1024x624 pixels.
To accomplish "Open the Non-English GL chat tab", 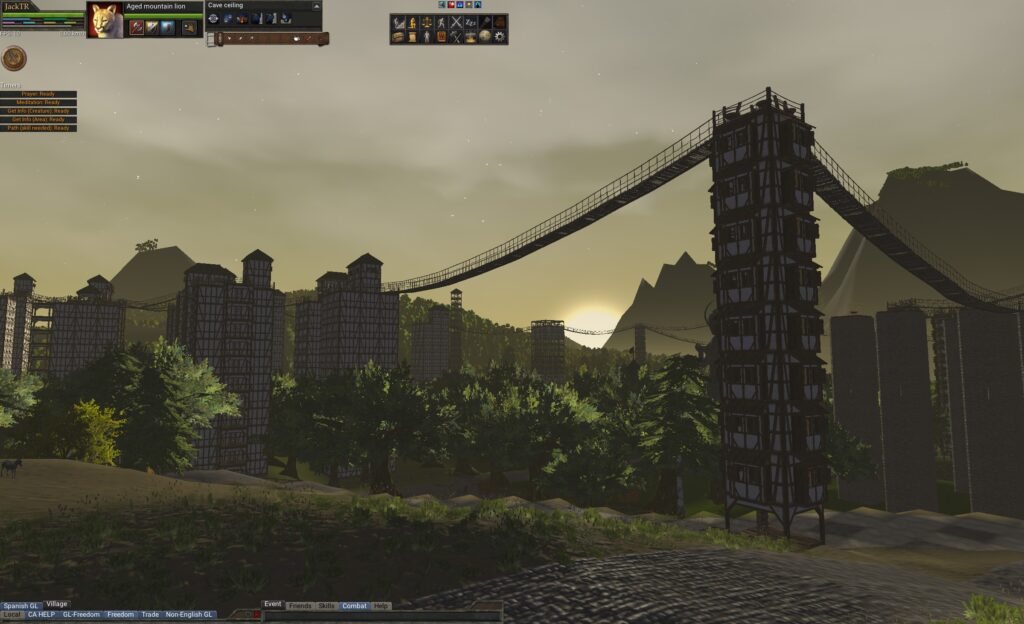I will click(190, 615).
